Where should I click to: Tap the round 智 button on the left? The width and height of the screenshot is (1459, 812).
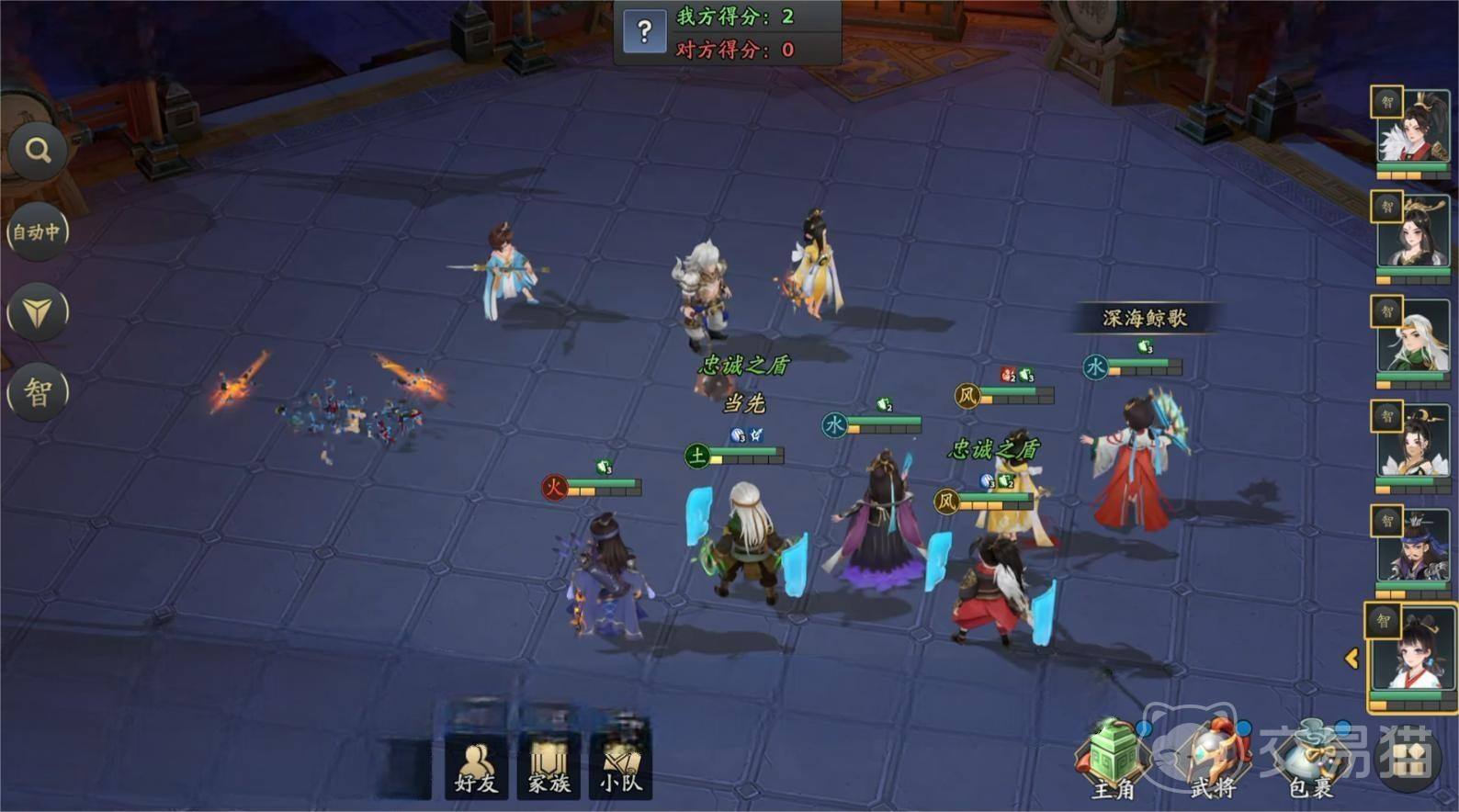tap(37, 393)
